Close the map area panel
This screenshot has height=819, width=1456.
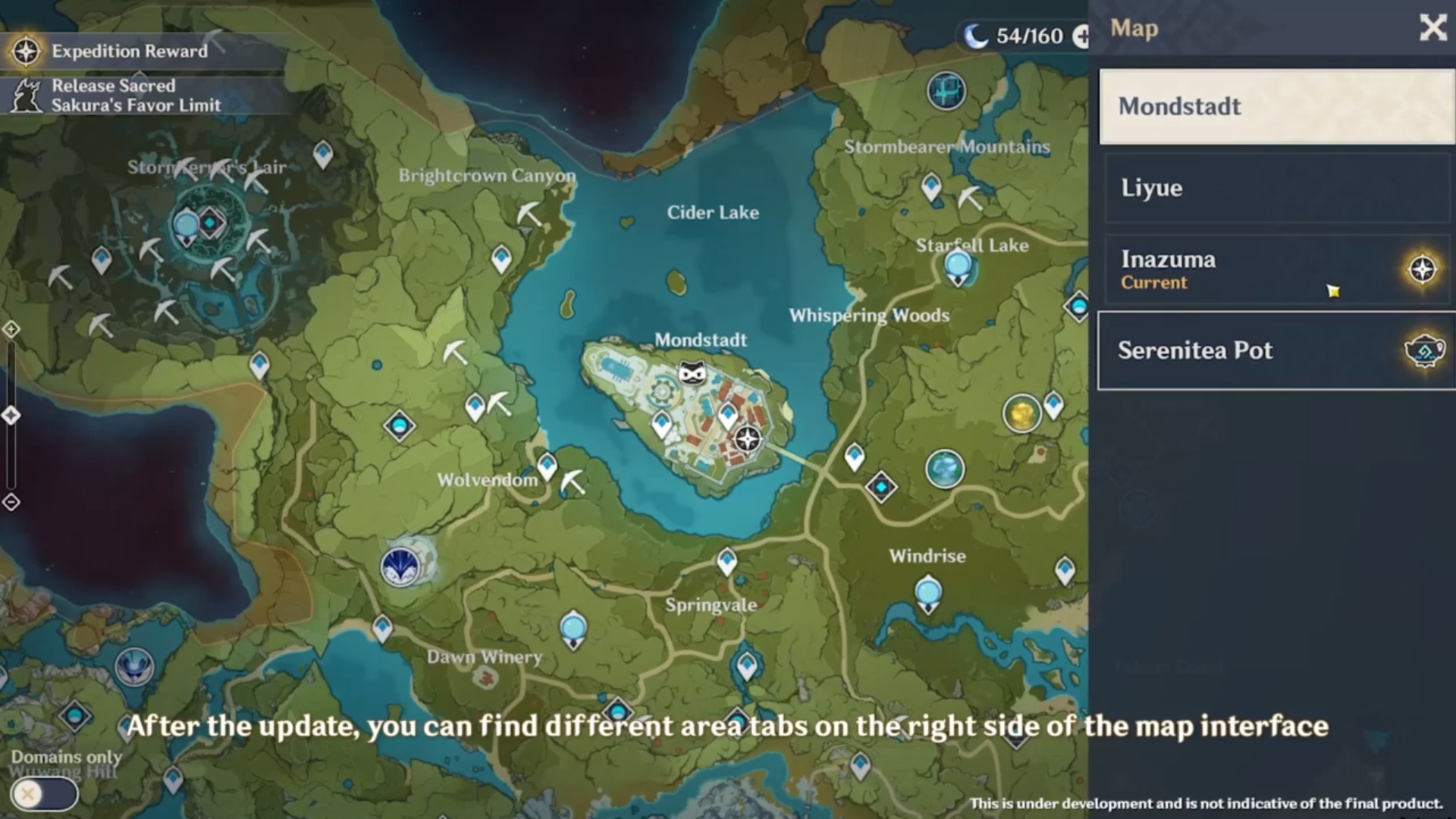click(1432, 28)
